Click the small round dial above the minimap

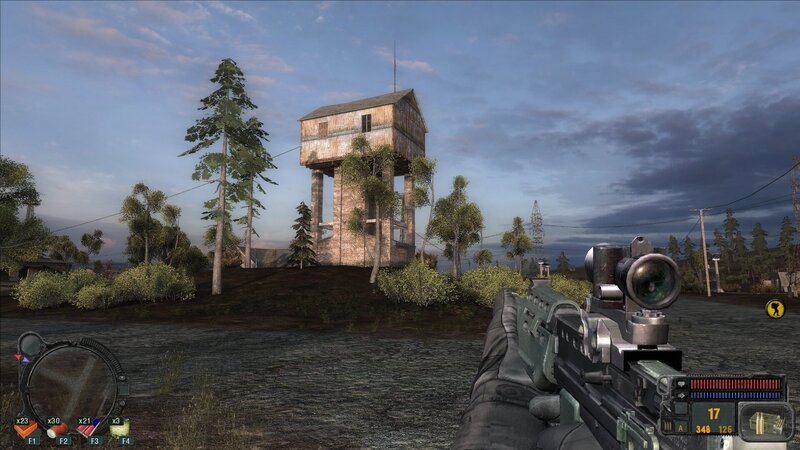(x=30, y=343)
